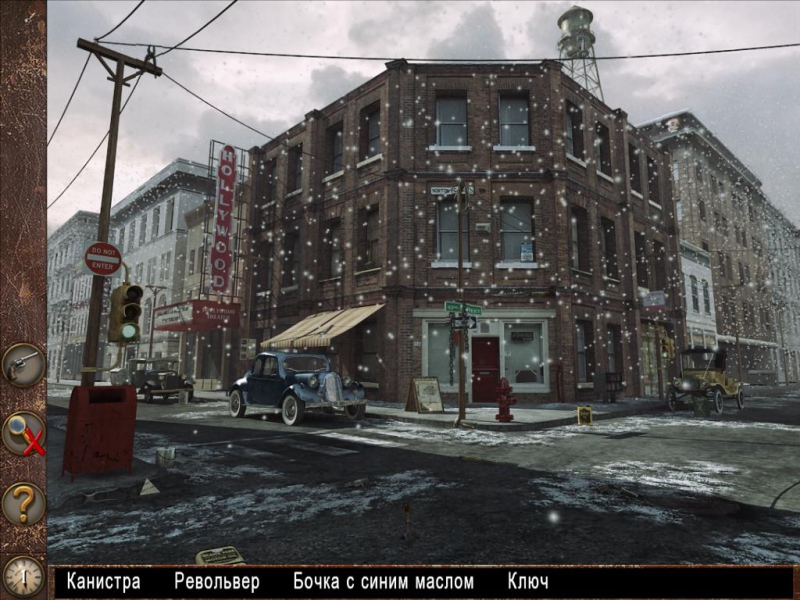Select "Канистра" in the item list
Viewport: 800px width, 600px height.
pyautogui.click(x=103, y=581)
